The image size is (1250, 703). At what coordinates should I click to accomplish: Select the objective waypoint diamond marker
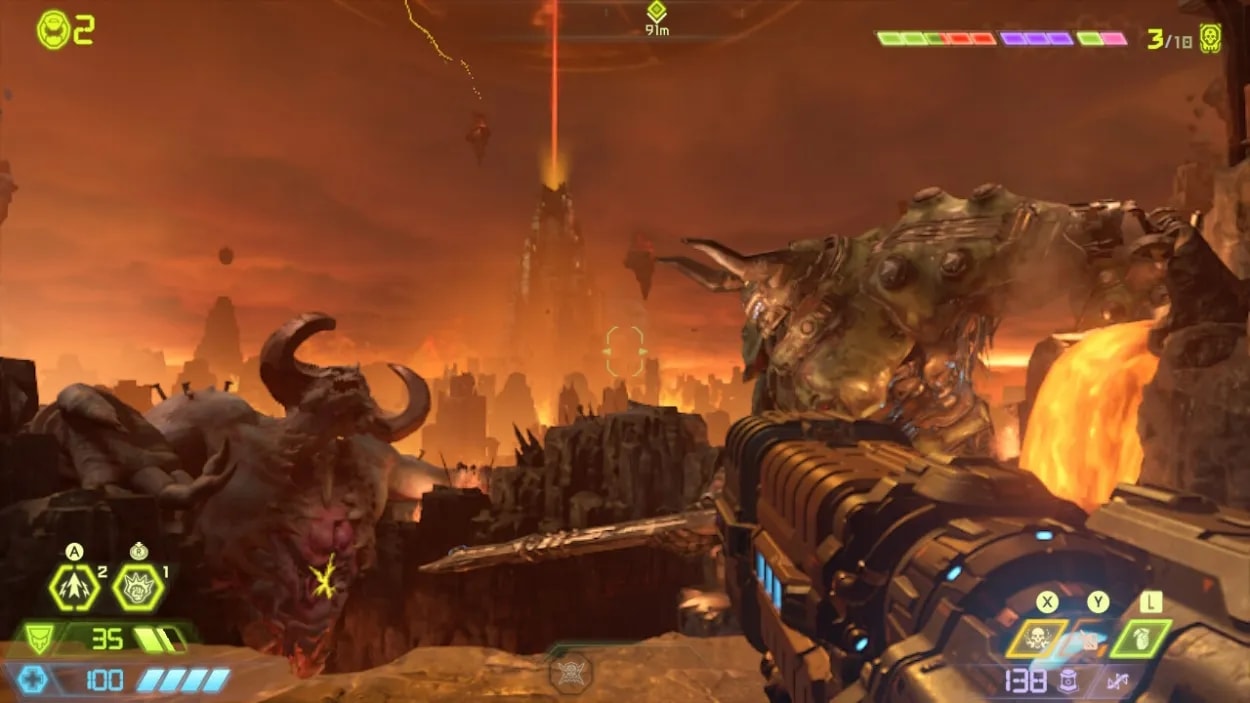656,12
